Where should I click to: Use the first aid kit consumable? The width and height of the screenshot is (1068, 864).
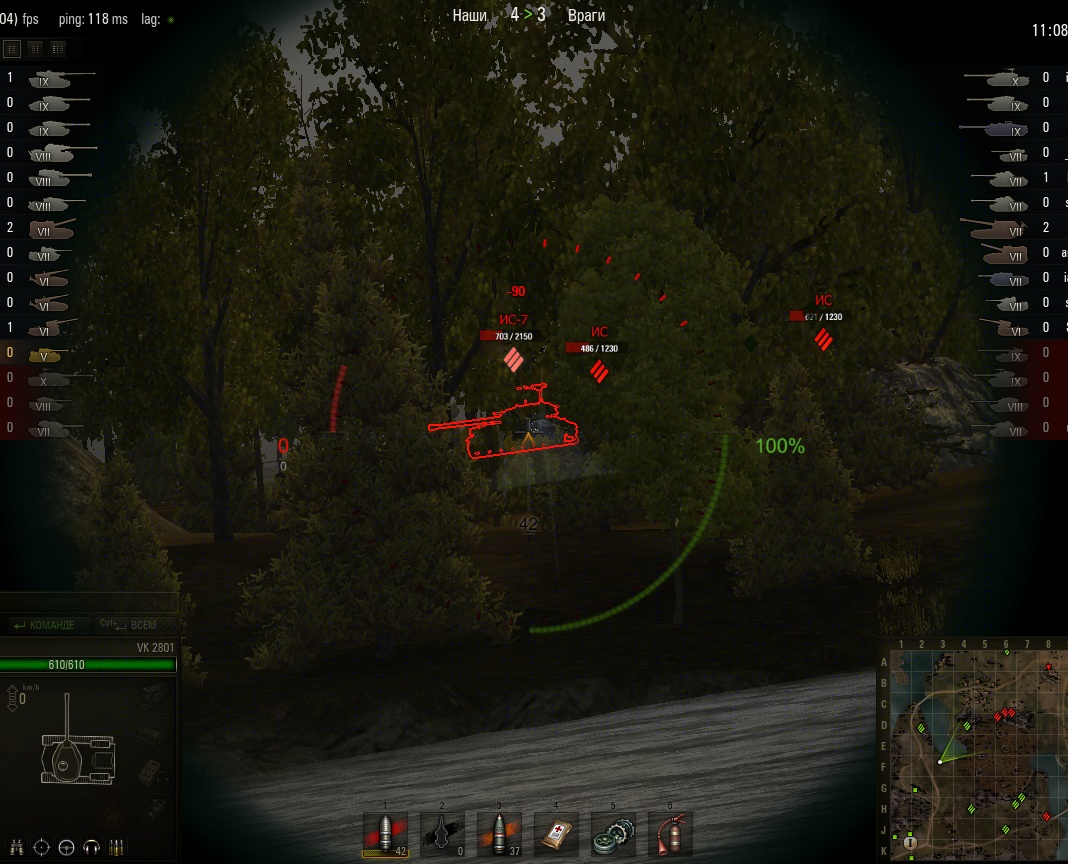[557, 834]
